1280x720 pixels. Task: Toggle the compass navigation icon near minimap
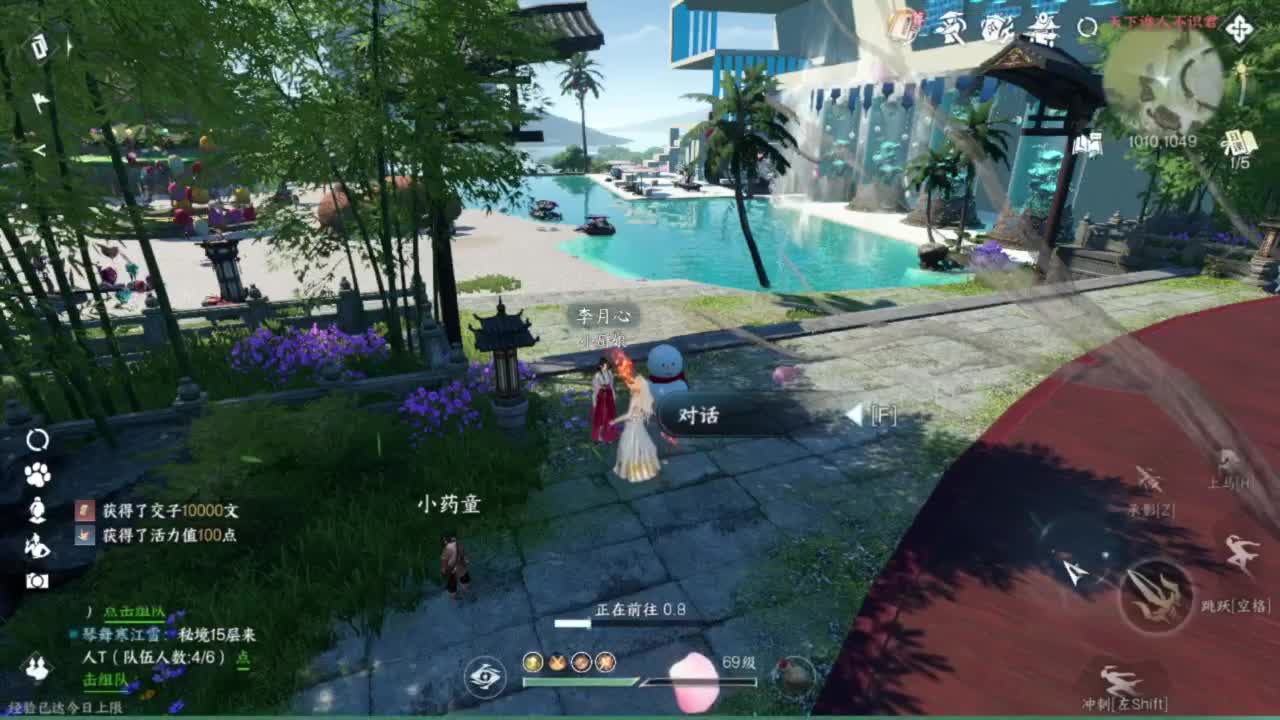pyautogui.click(x=1240, y=27)
